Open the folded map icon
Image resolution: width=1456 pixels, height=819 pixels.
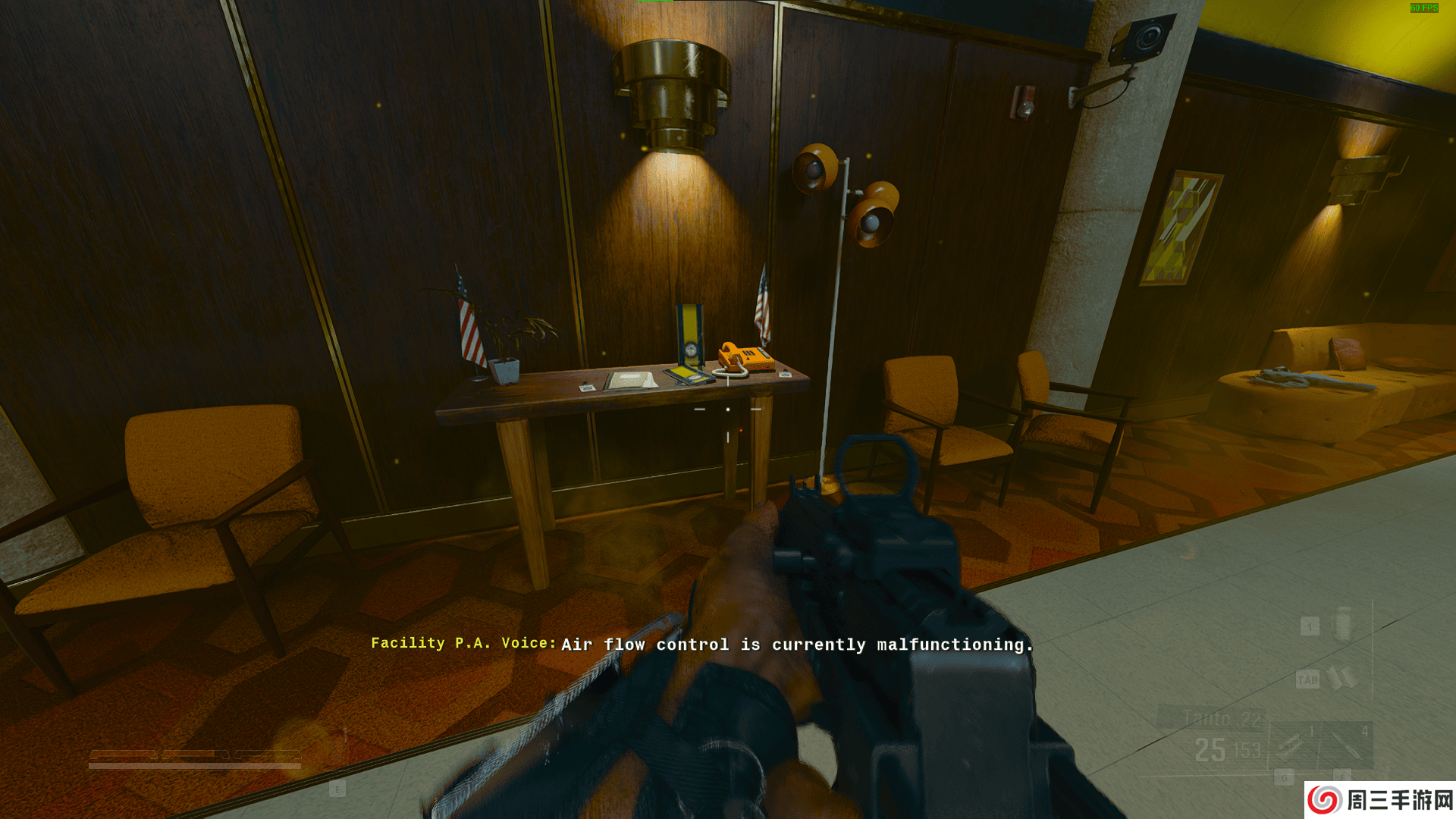1341,678
